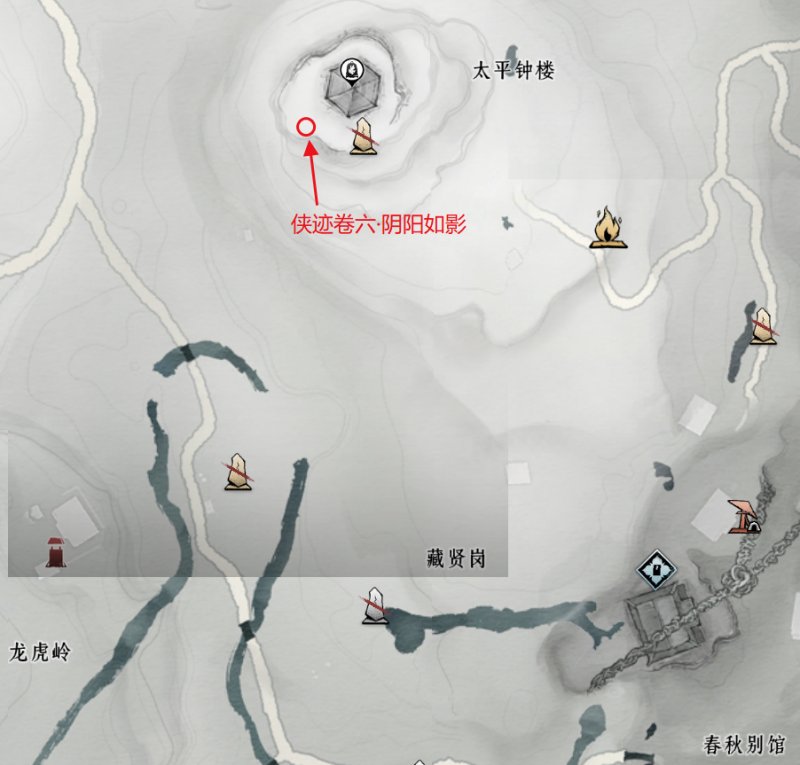The height and width of the screenshot is (765, 800).
Task: Select the stone stele beside hexagonal tower
Action: tap(364, 136)
